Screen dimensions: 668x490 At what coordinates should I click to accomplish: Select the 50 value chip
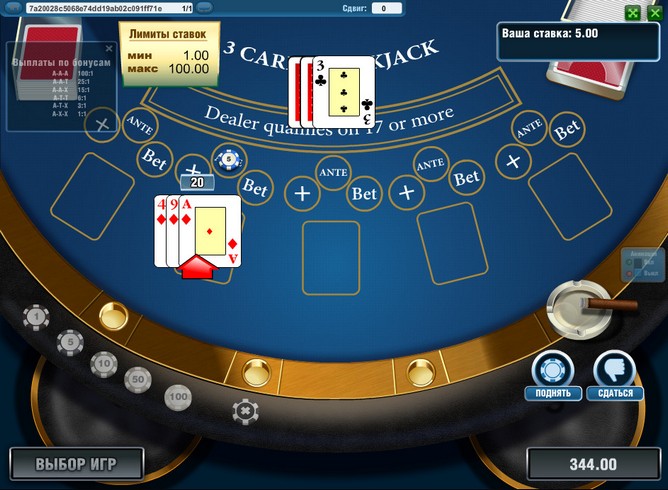(137, 380)
